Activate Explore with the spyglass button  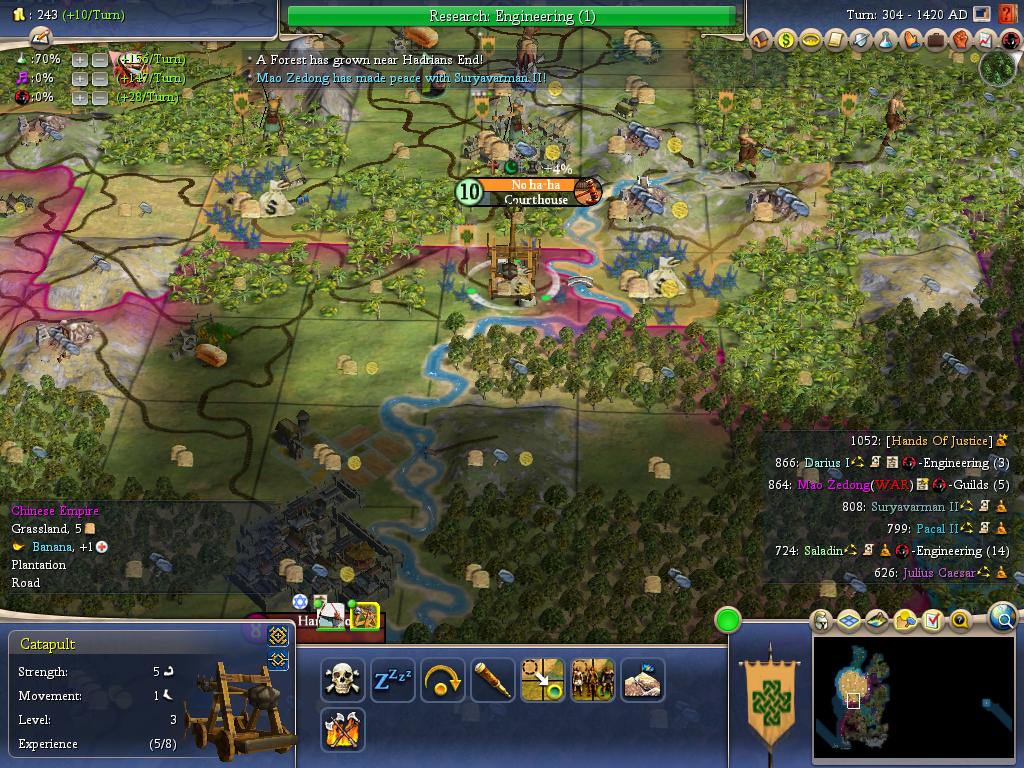click(493, 680)
